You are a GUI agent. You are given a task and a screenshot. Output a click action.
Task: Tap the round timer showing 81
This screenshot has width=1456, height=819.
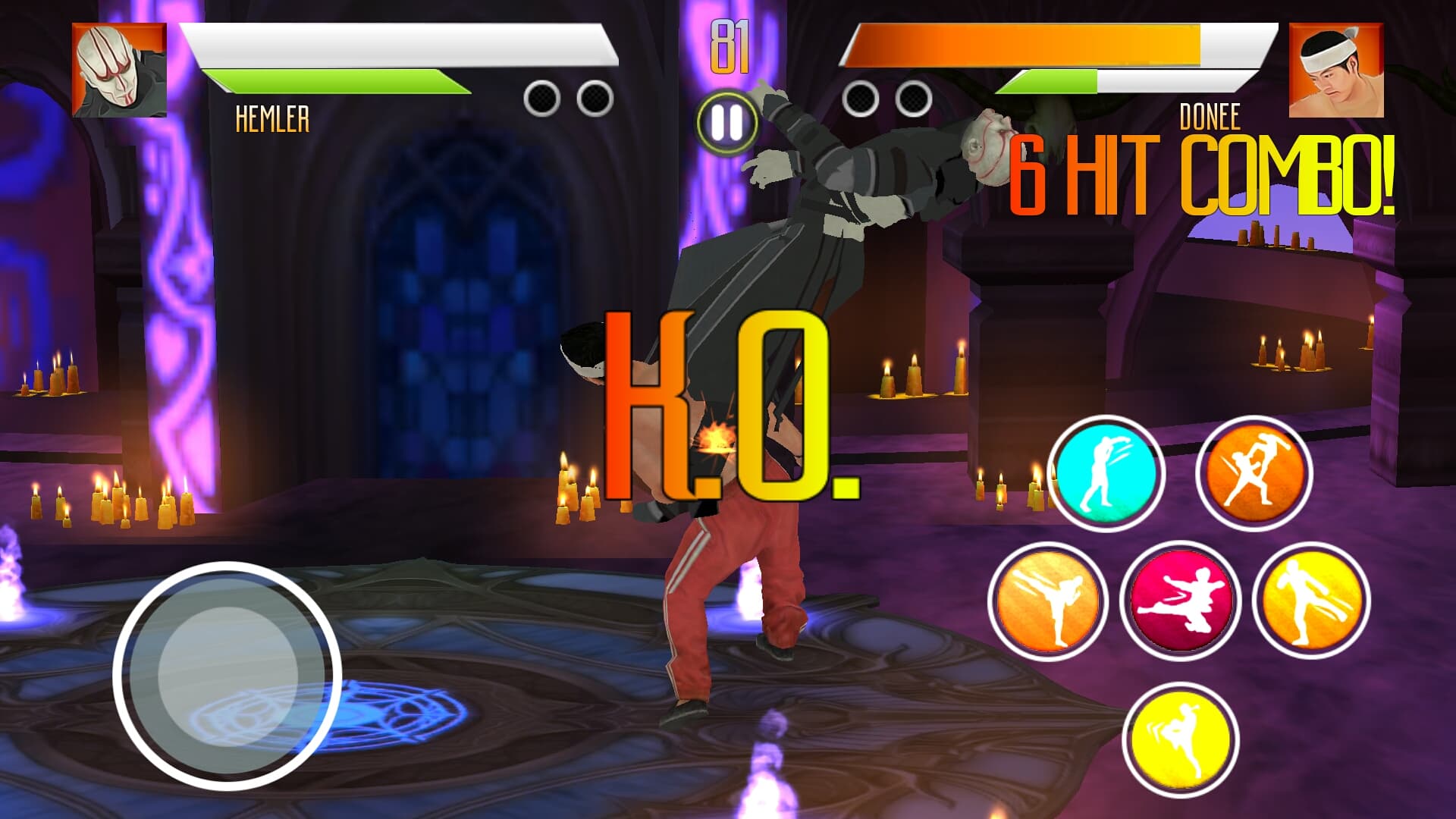[x=730, y=45]
